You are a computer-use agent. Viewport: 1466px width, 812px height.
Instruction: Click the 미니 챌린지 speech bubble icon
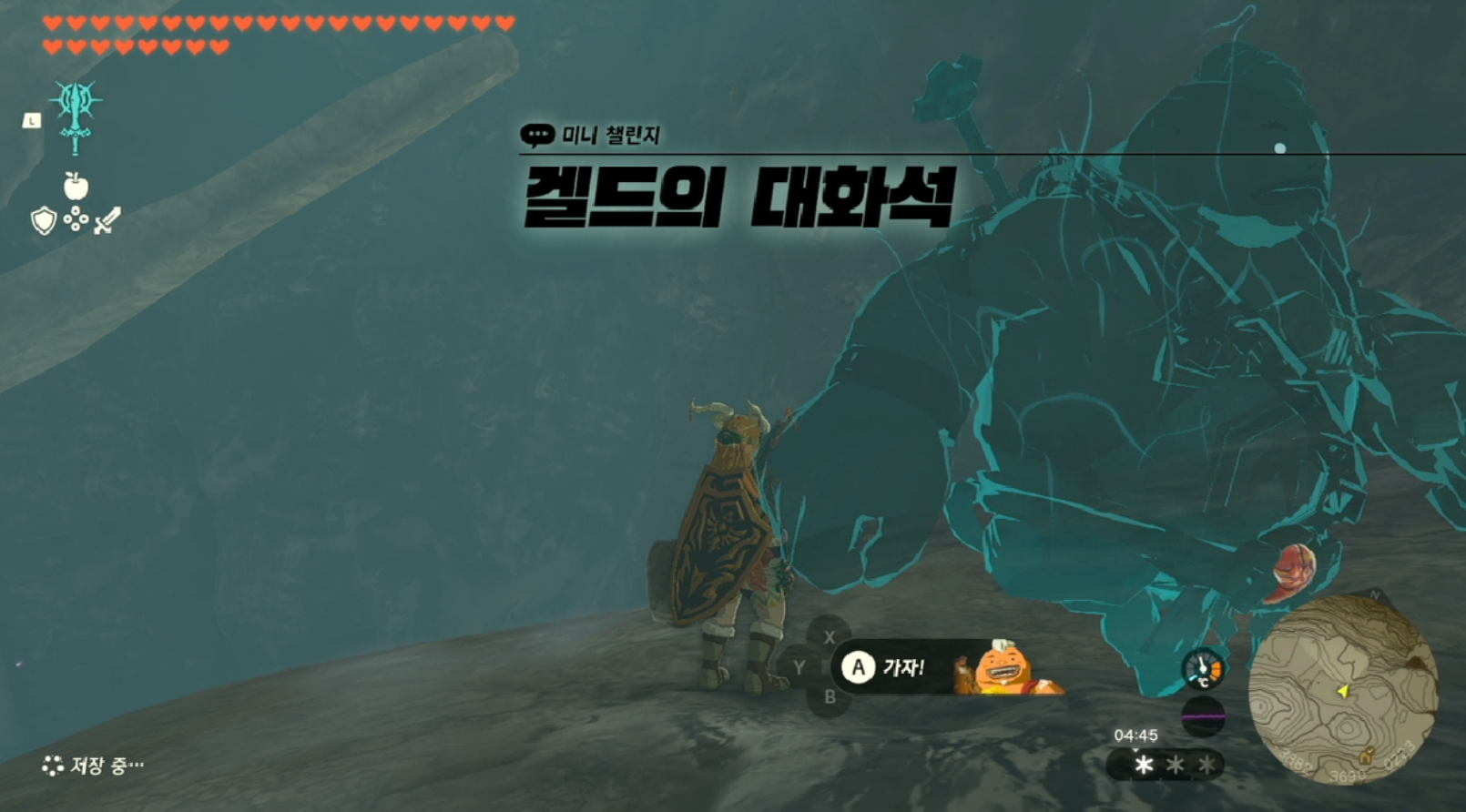click(x=536, y=136)
